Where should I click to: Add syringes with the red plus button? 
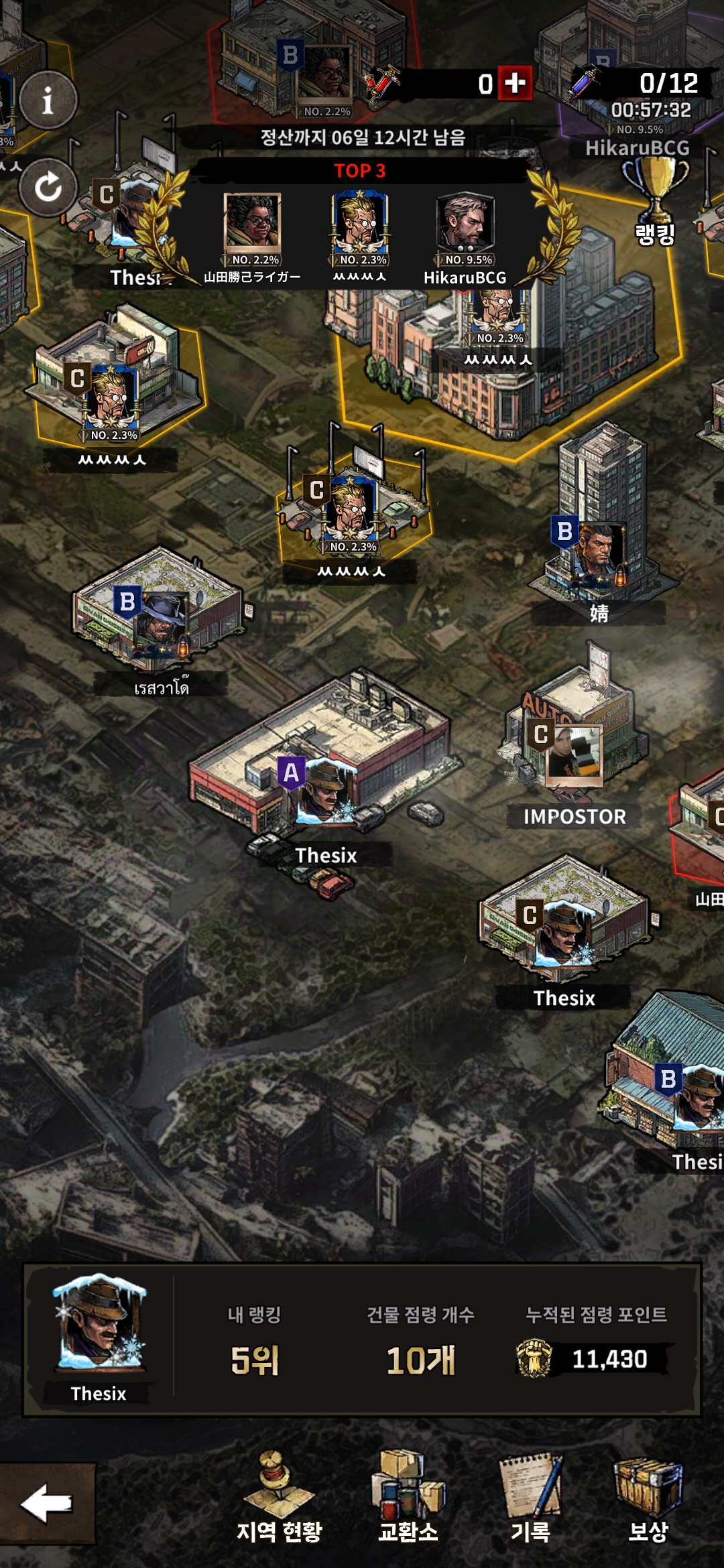[515, 83]
